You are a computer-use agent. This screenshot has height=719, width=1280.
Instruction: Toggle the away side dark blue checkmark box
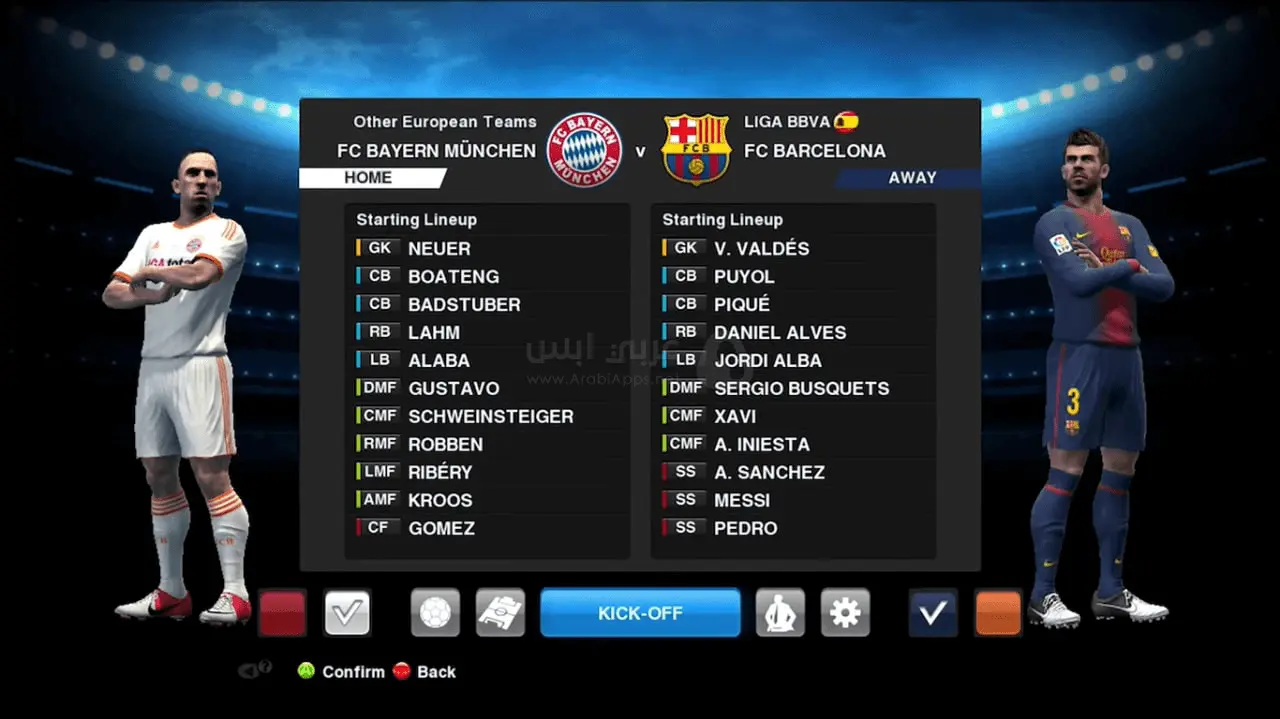click(x=933, y=613)
